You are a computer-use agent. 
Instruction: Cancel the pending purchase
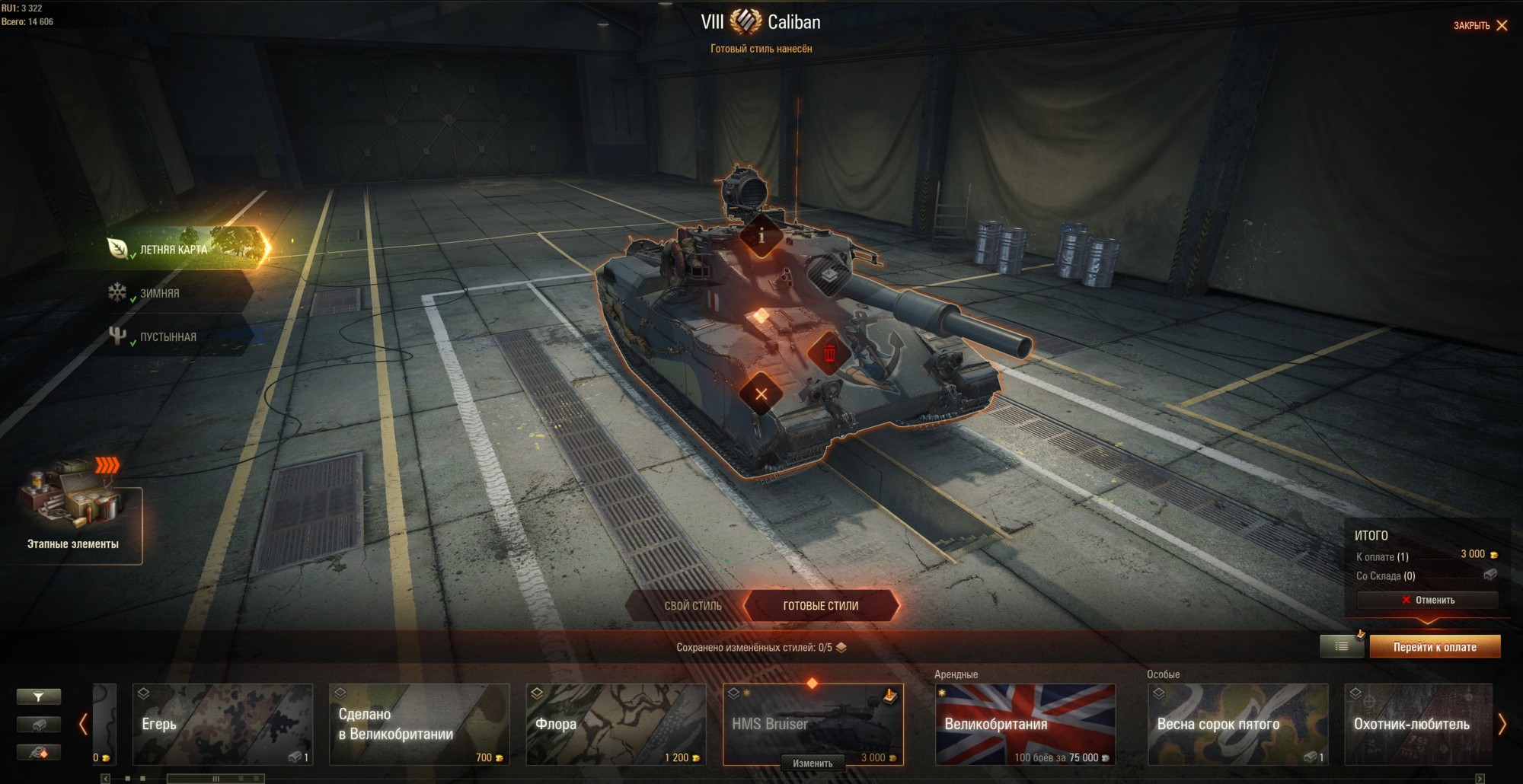click(x=1428, y=600)
